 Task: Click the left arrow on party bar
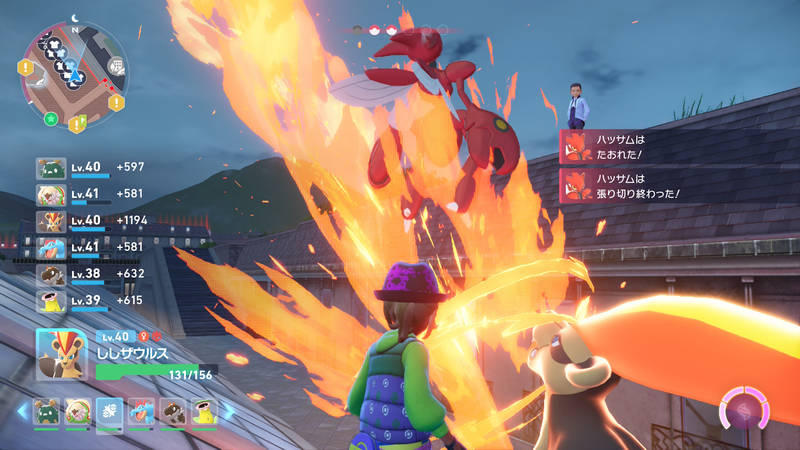point(22,411)
